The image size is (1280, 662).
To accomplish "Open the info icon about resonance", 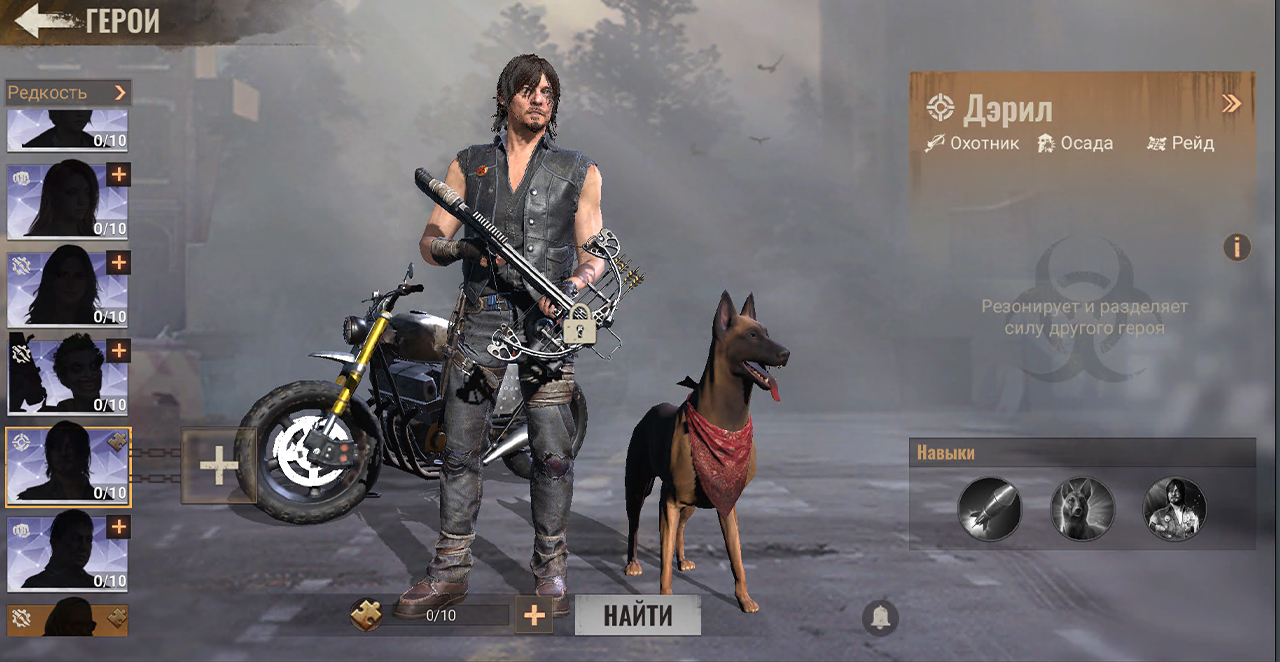I will pyautogui.click(x=1237, y=247).
